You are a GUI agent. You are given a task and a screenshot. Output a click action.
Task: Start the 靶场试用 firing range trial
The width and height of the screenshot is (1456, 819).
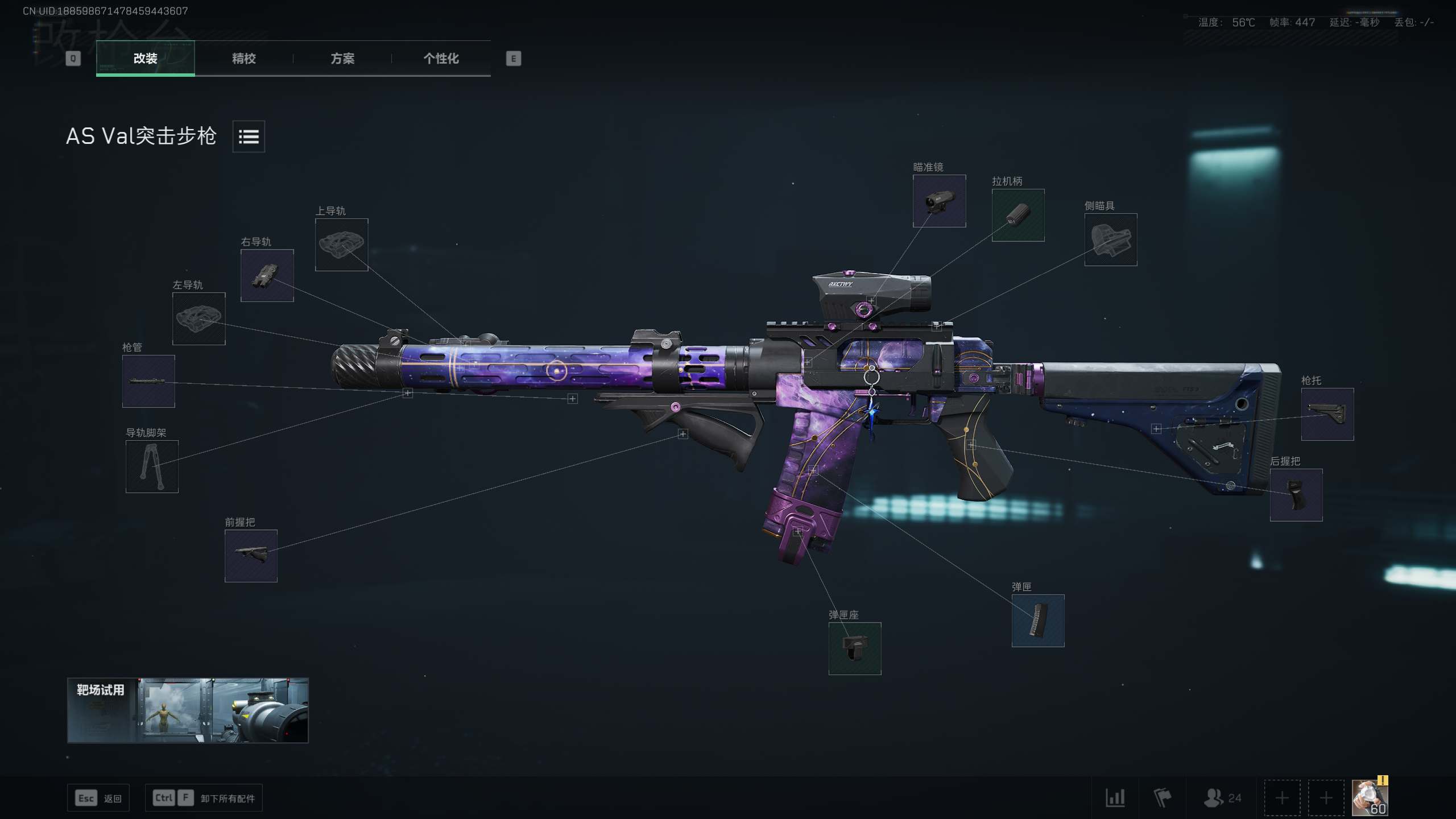coord(188,710)
